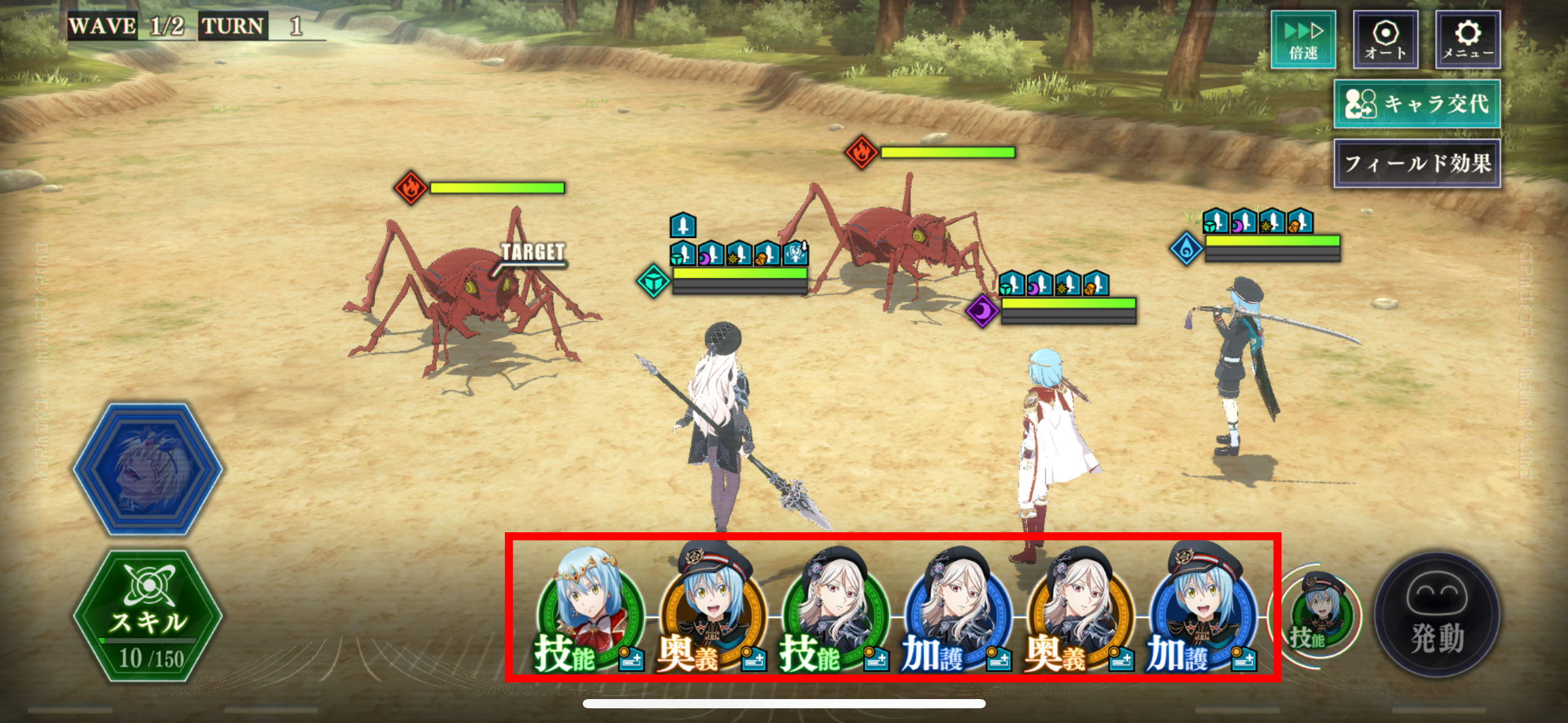This screenshot has width=1568, height=723.
Task: Open the メニュー gear menu
Action: coord(1467,39)
